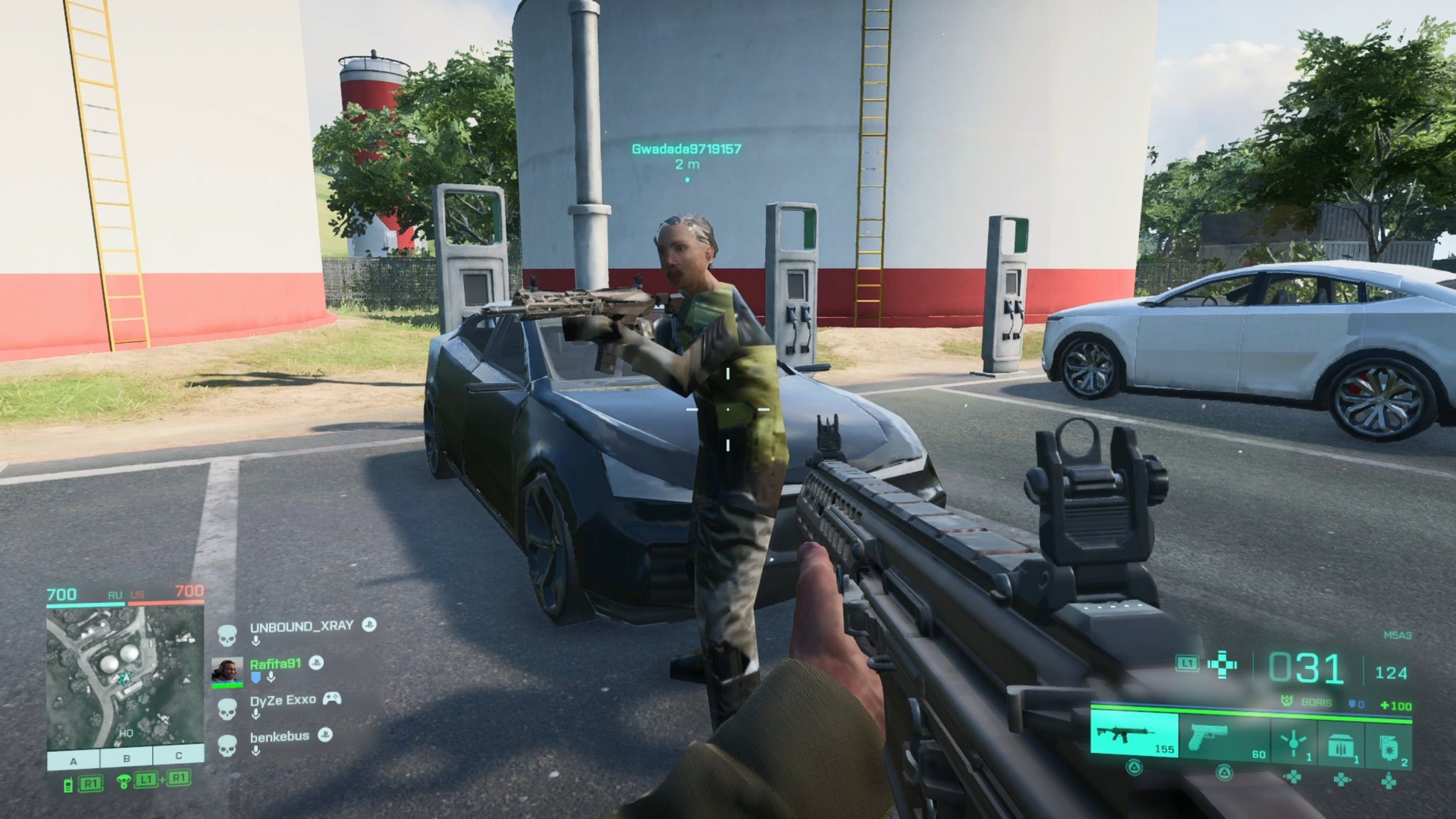Select squad member benkebus
The height and width of the screenshot is (819, 1456).
click(279, 737)
